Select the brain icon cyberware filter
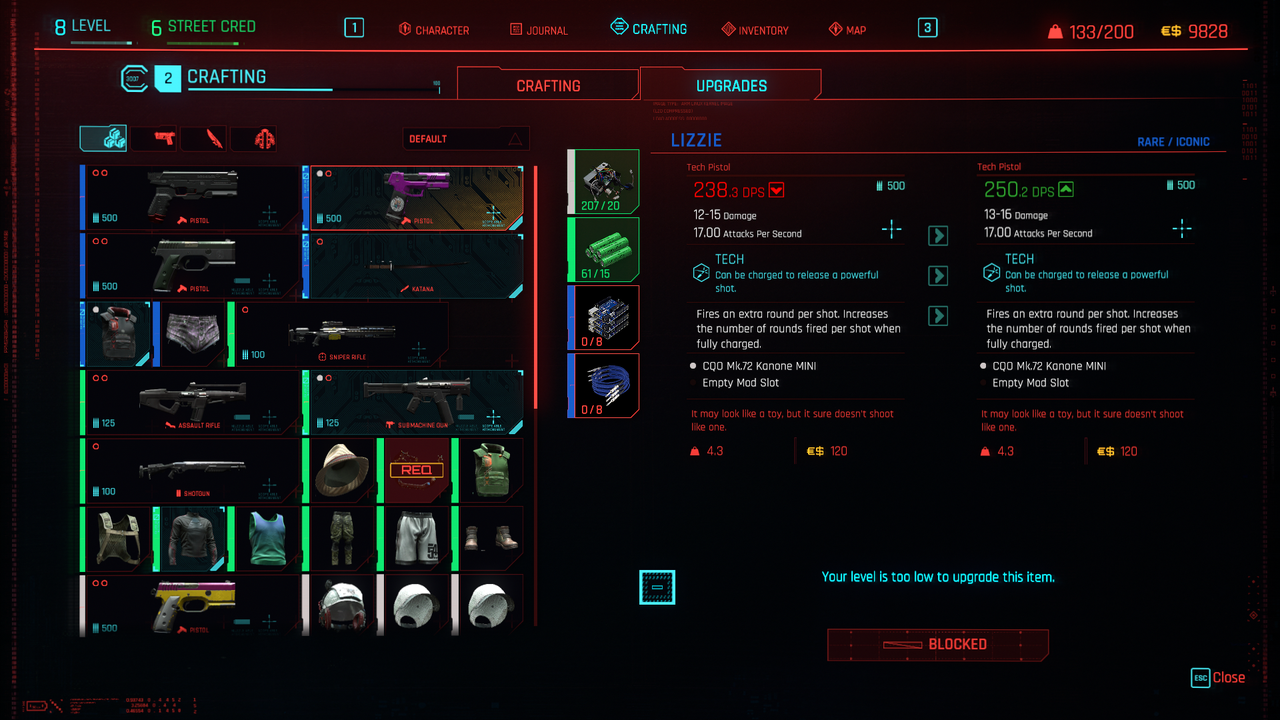1280x720 pixels. click(253, 138)
